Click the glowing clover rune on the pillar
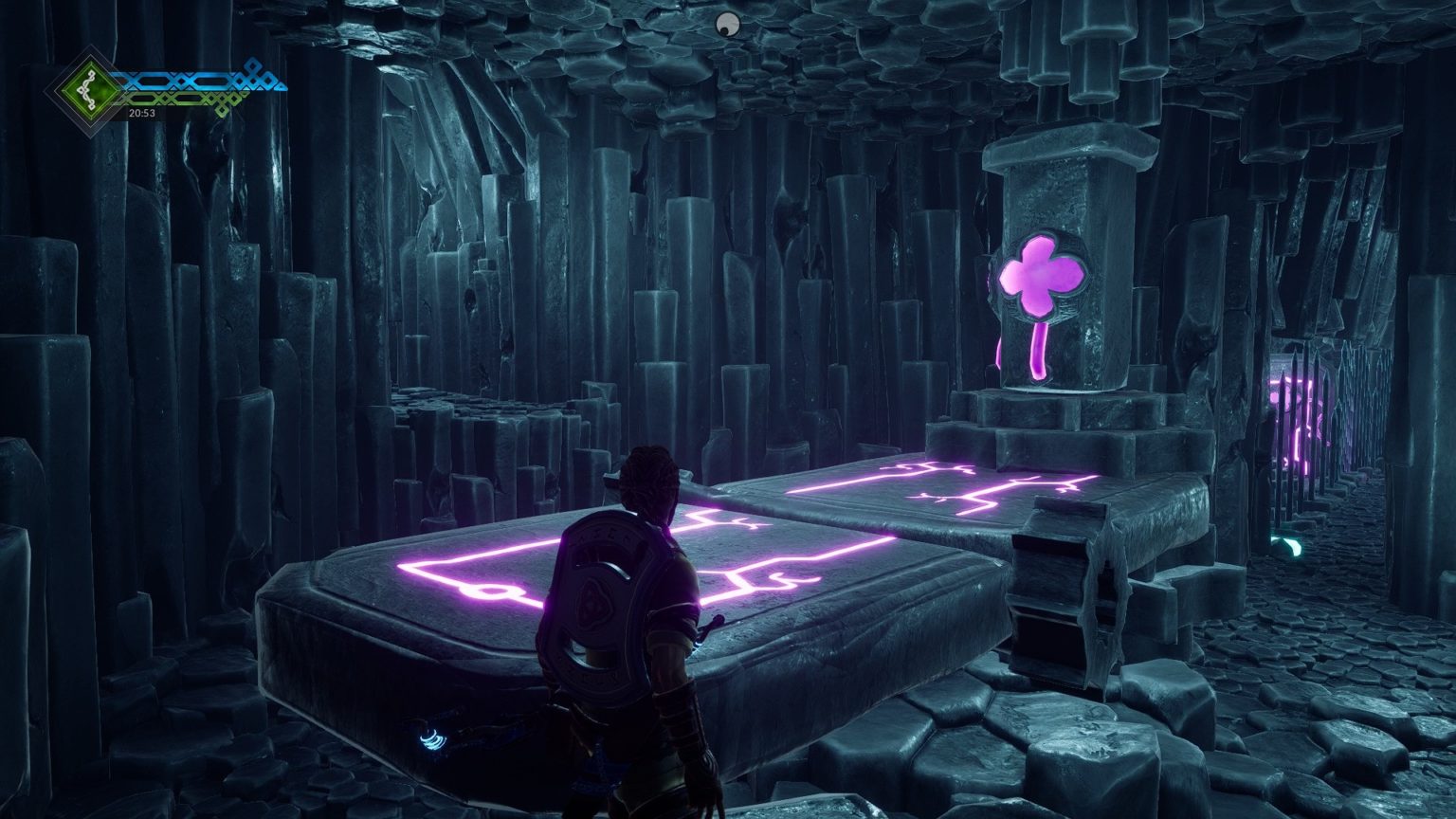This screenshot has width=1456, height=819. (x=1041, y=278)
